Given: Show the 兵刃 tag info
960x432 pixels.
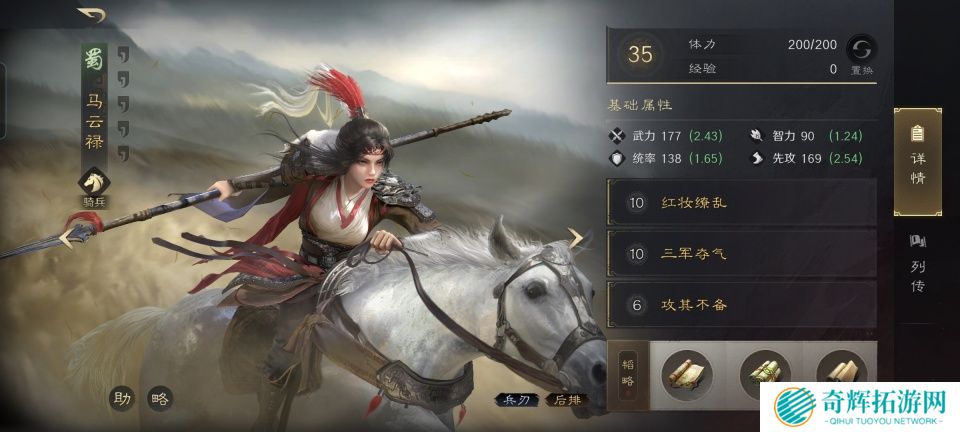Looking at the screenshot, I should coord(515,400).
